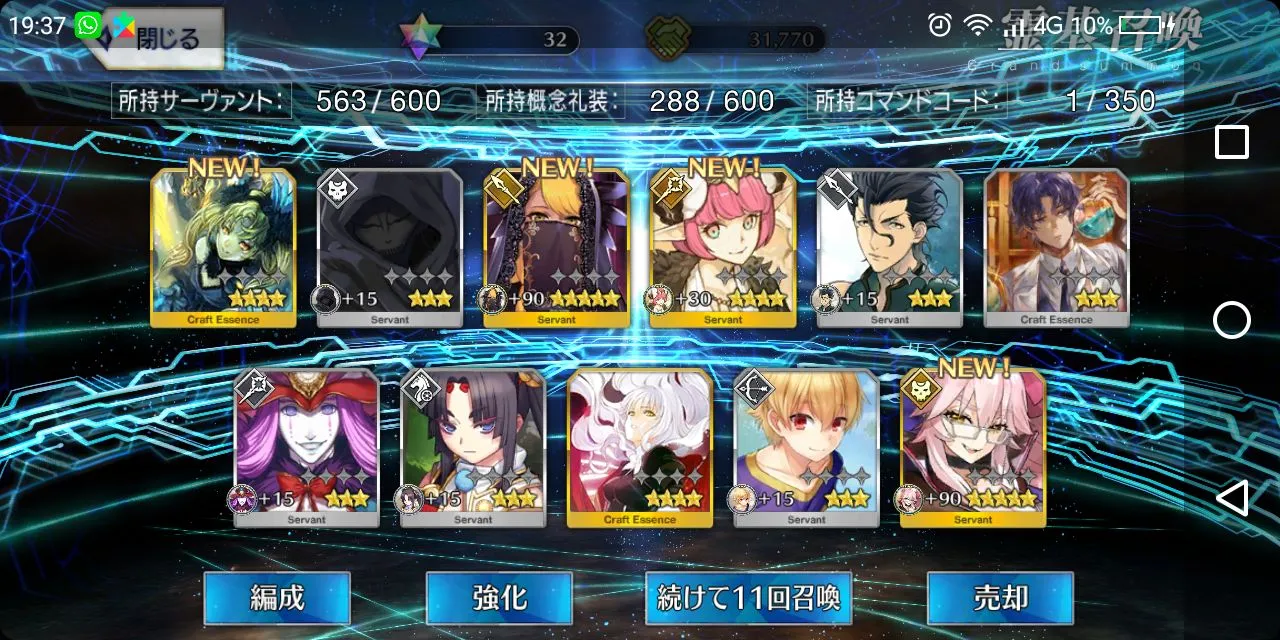Select the veiled blonde five-star Servant card
This screenshot has height=640, width=1280.
pos(556,247)
